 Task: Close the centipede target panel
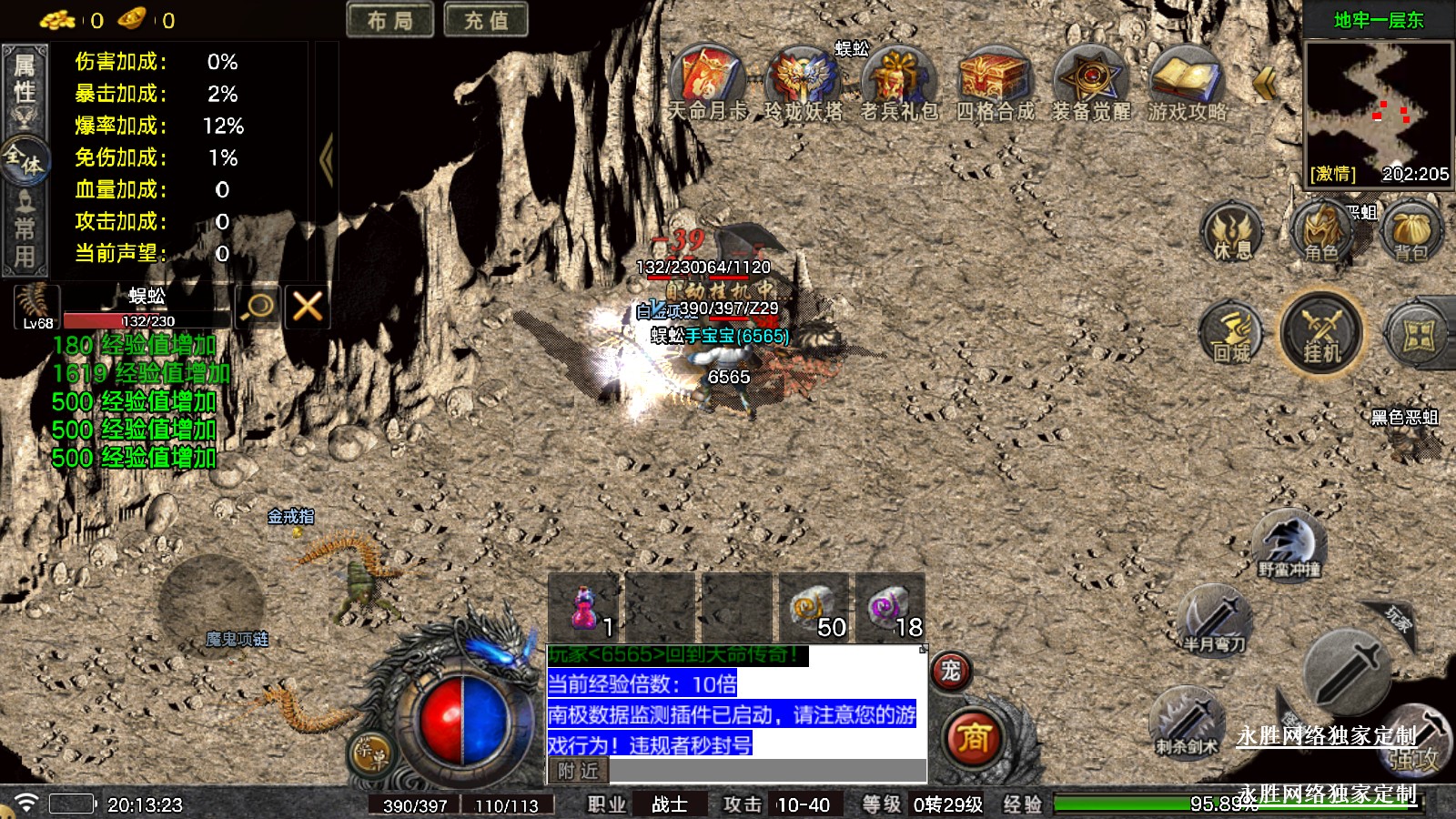pos(307,306)
